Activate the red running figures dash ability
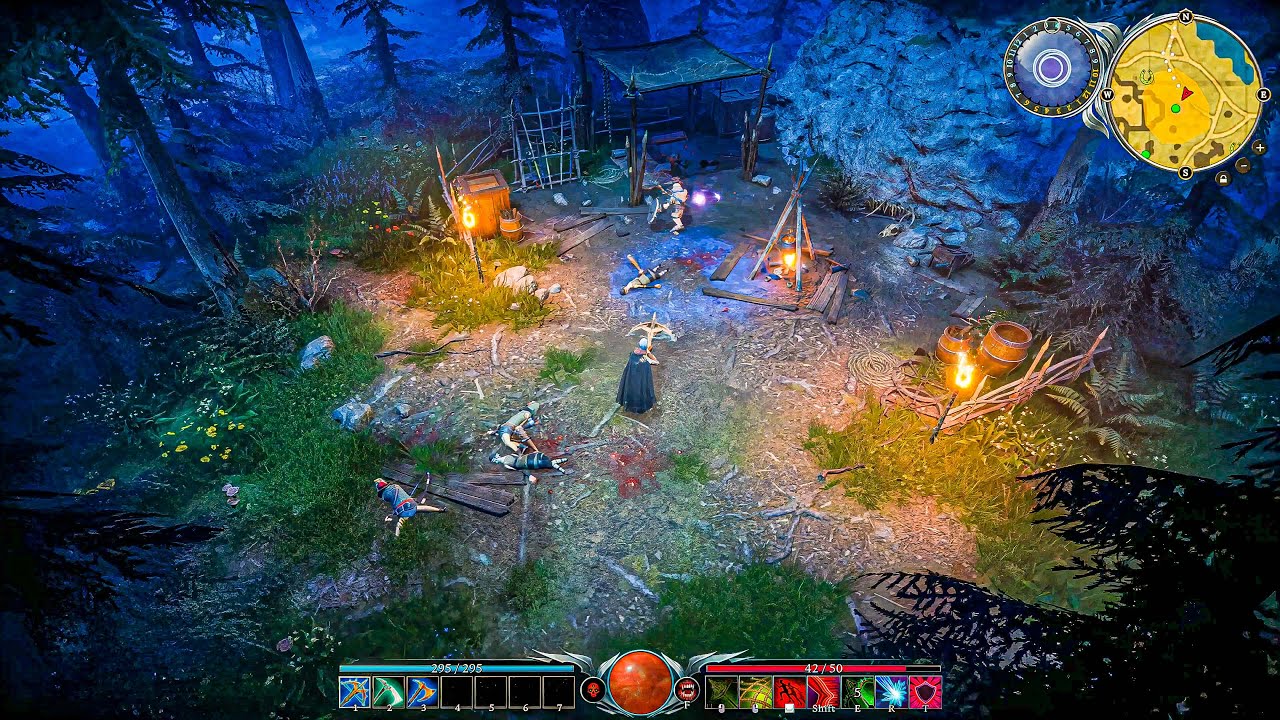The width and height of the screenshot is (1280, 720). (x=789, y=692)
